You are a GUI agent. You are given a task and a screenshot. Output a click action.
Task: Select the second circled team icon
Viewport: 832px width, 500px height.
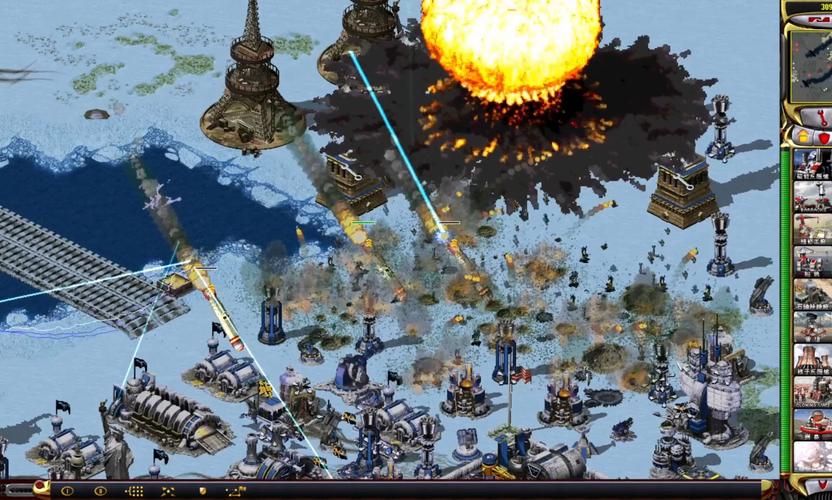pos(100,491)
